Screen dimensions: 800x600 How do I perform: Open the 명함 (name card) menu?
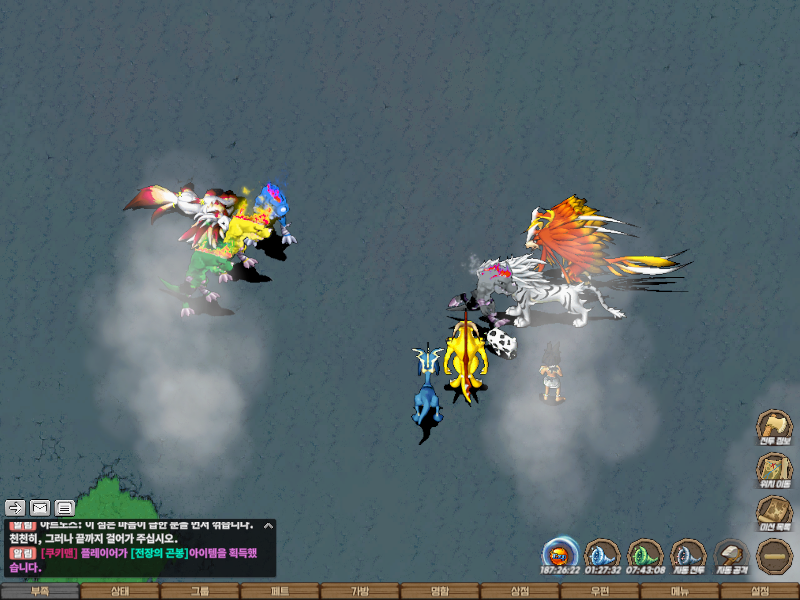tap(440, 591)
